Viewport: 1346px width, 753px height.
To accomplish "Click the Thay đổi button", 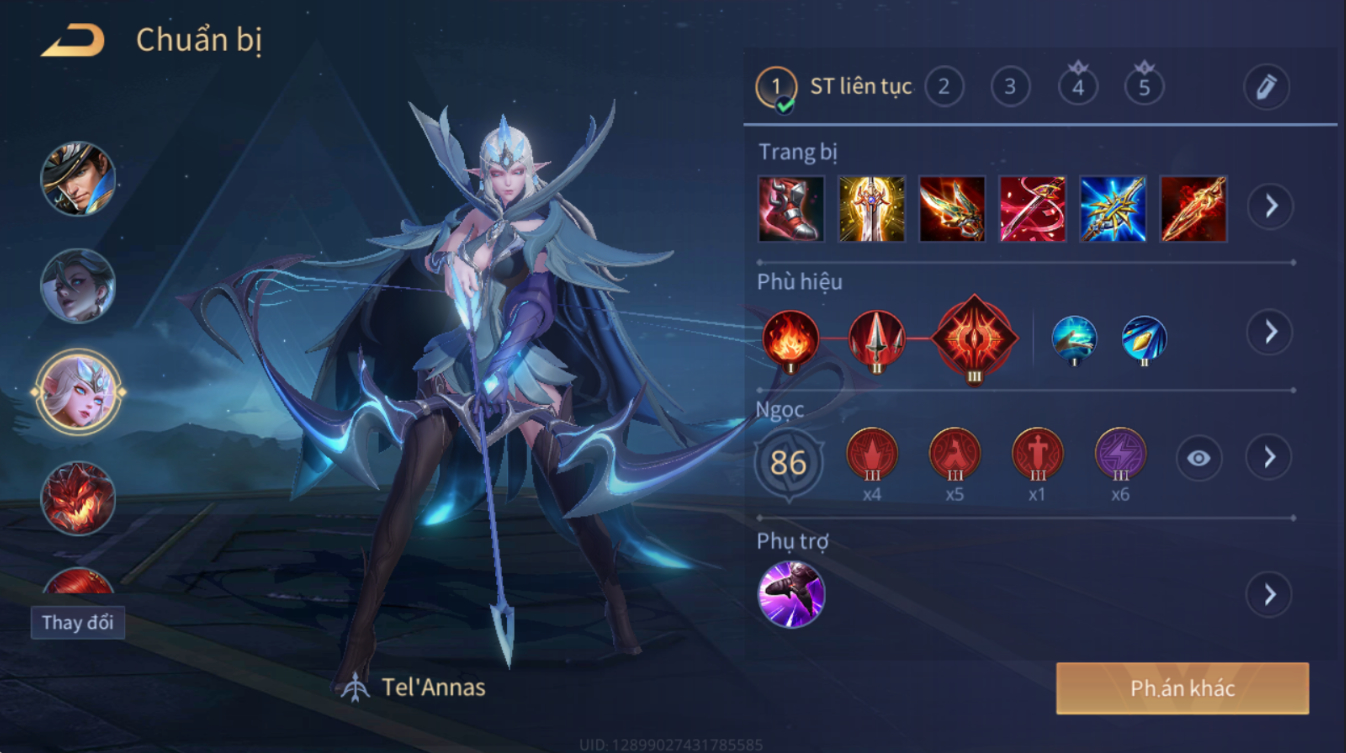I will click(x=77, y=622).
